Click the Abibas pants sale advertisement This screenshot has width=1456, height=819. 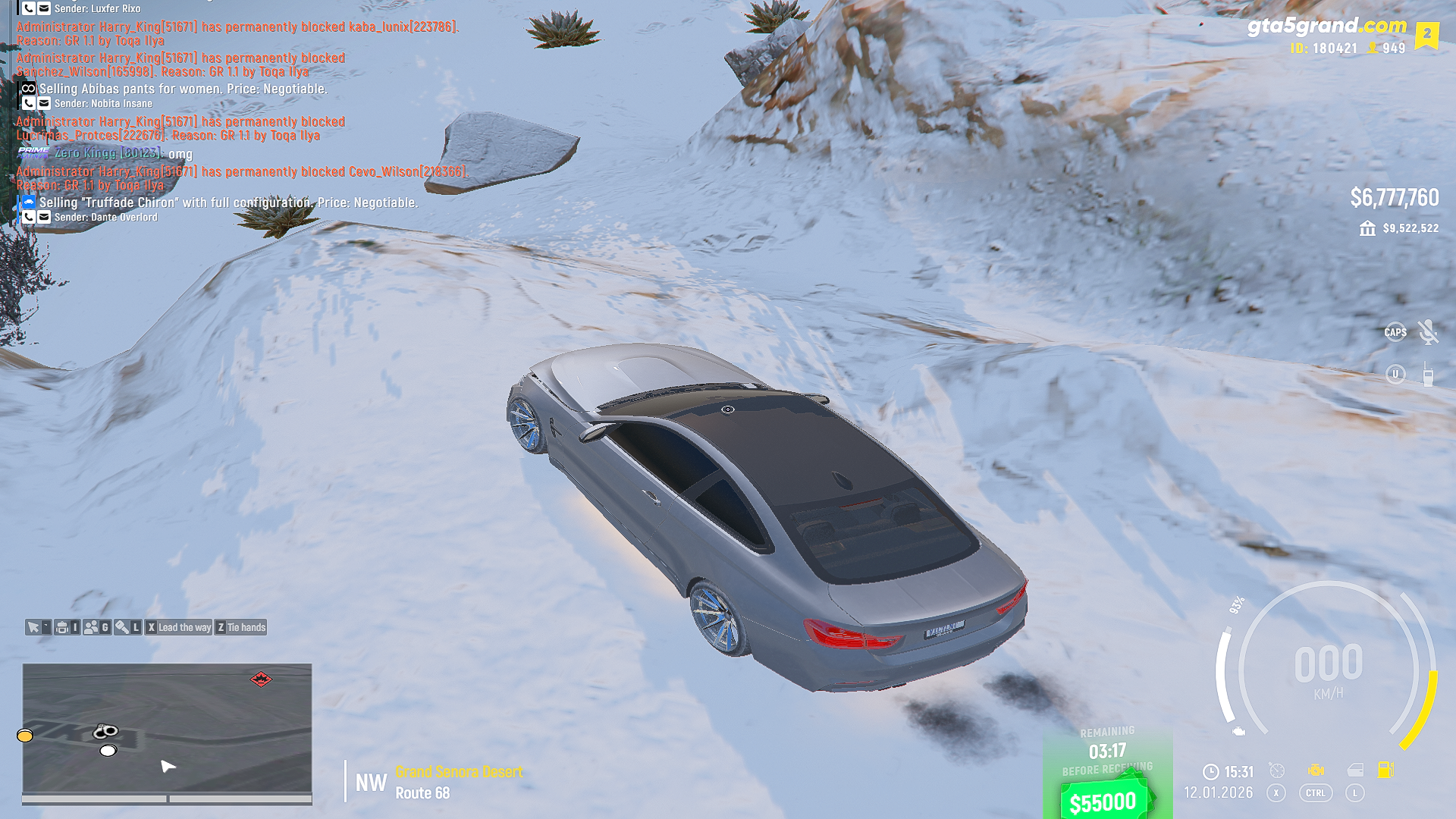click(183, 89)
